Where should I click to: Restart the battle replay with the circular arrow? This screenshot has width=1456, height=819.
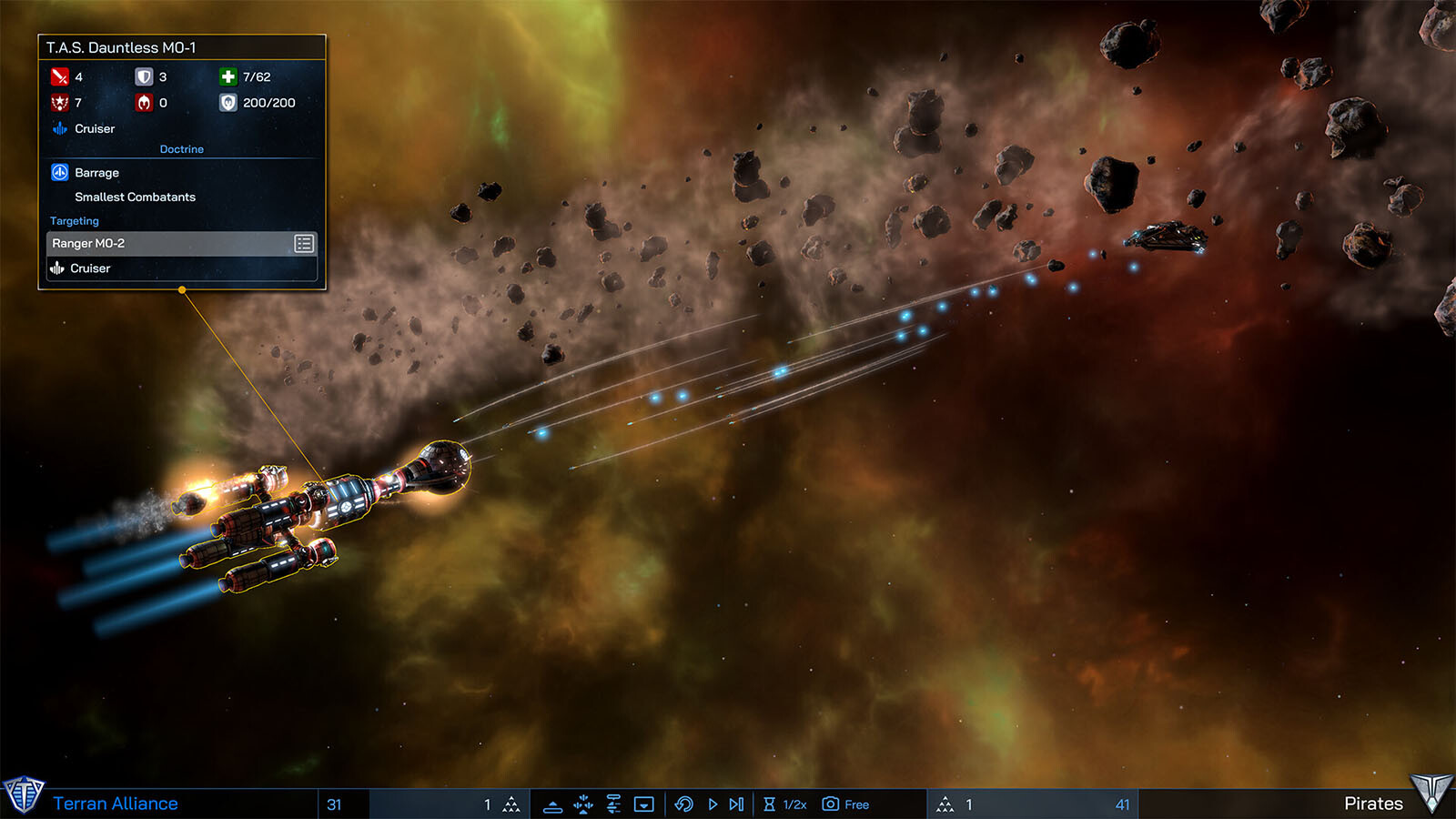(x=684, y=804)
